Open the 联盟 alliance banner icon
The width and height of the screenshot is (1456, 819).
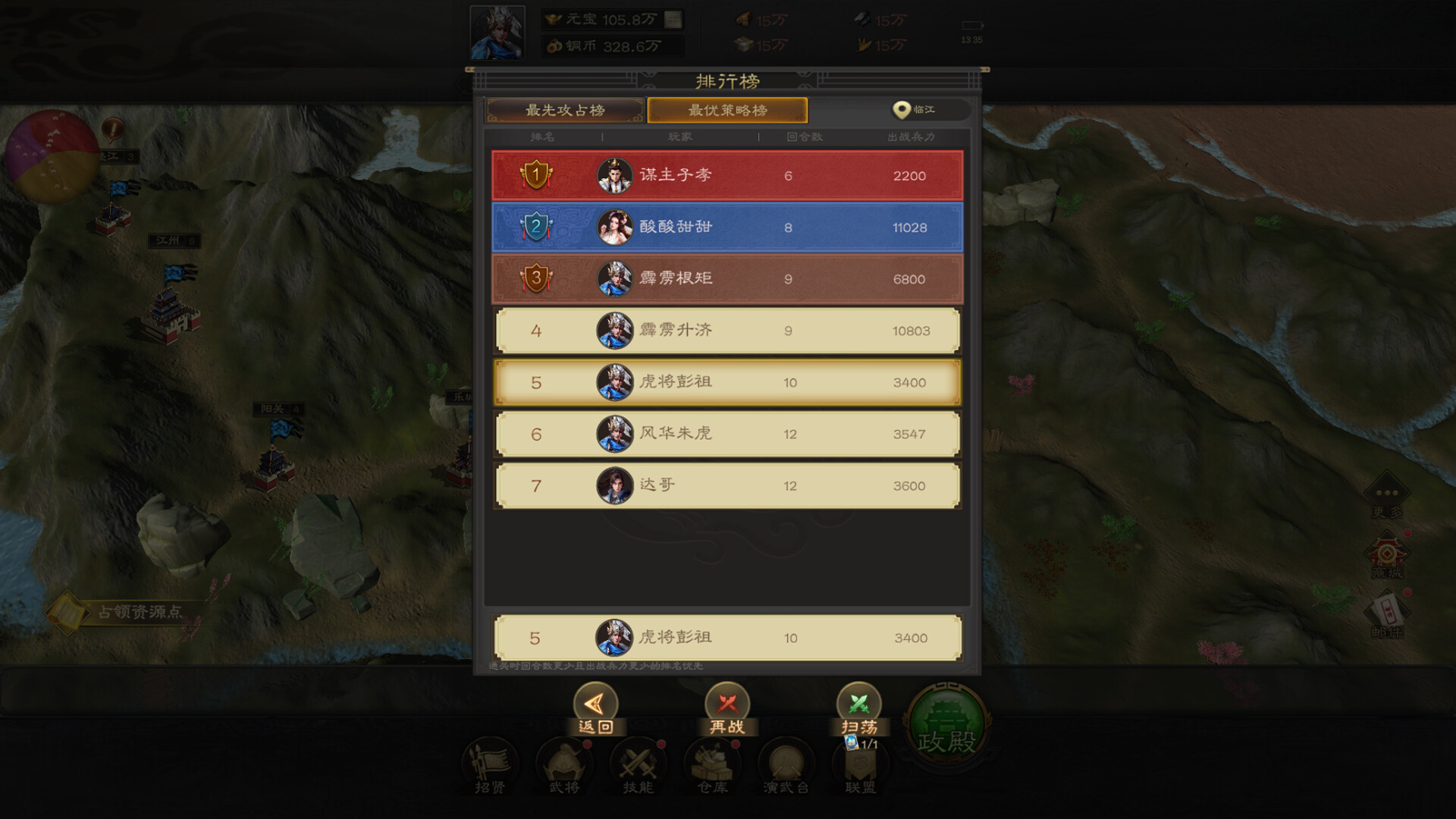858,766
